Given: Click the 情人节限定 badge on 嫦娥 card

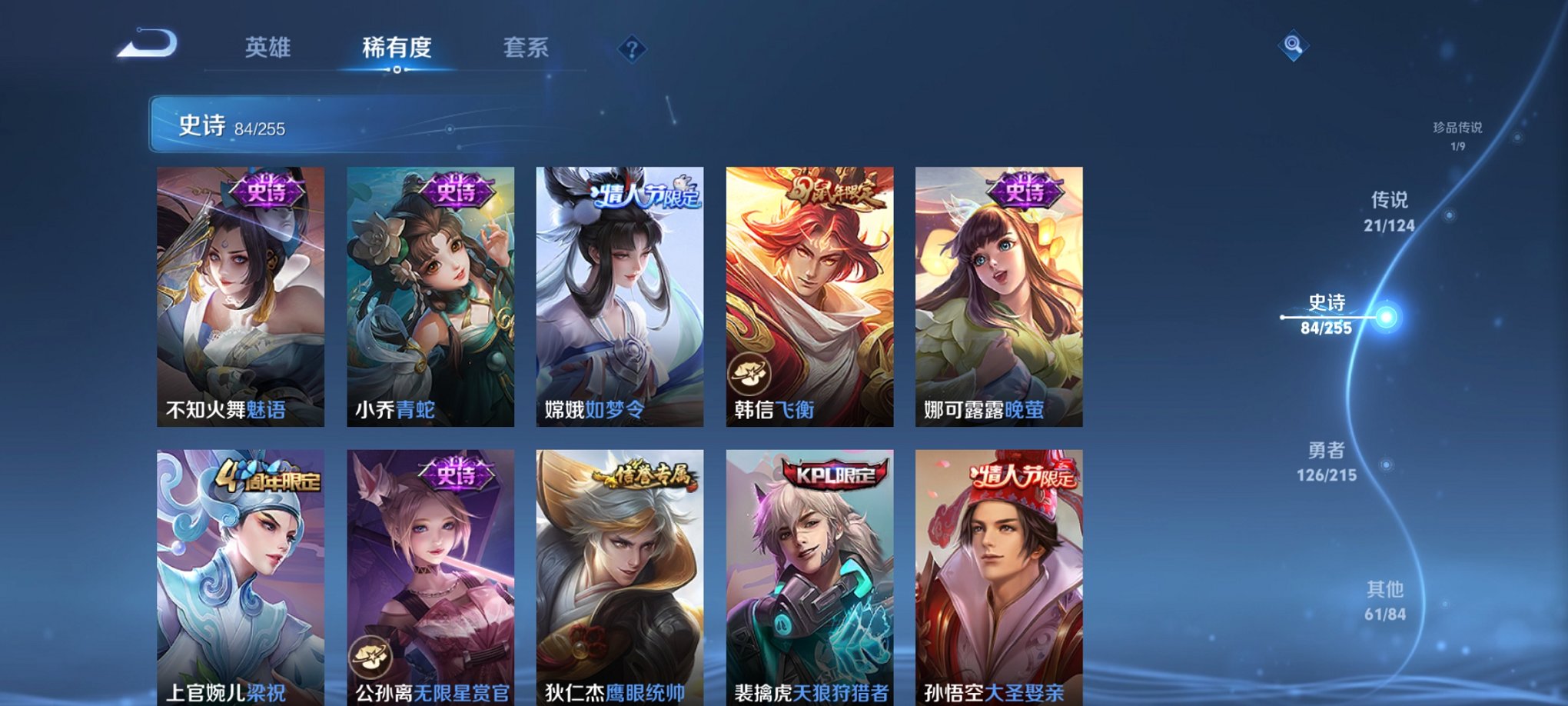Looking at the screenshot, I should pyautogui.click(x=645, y=196).
